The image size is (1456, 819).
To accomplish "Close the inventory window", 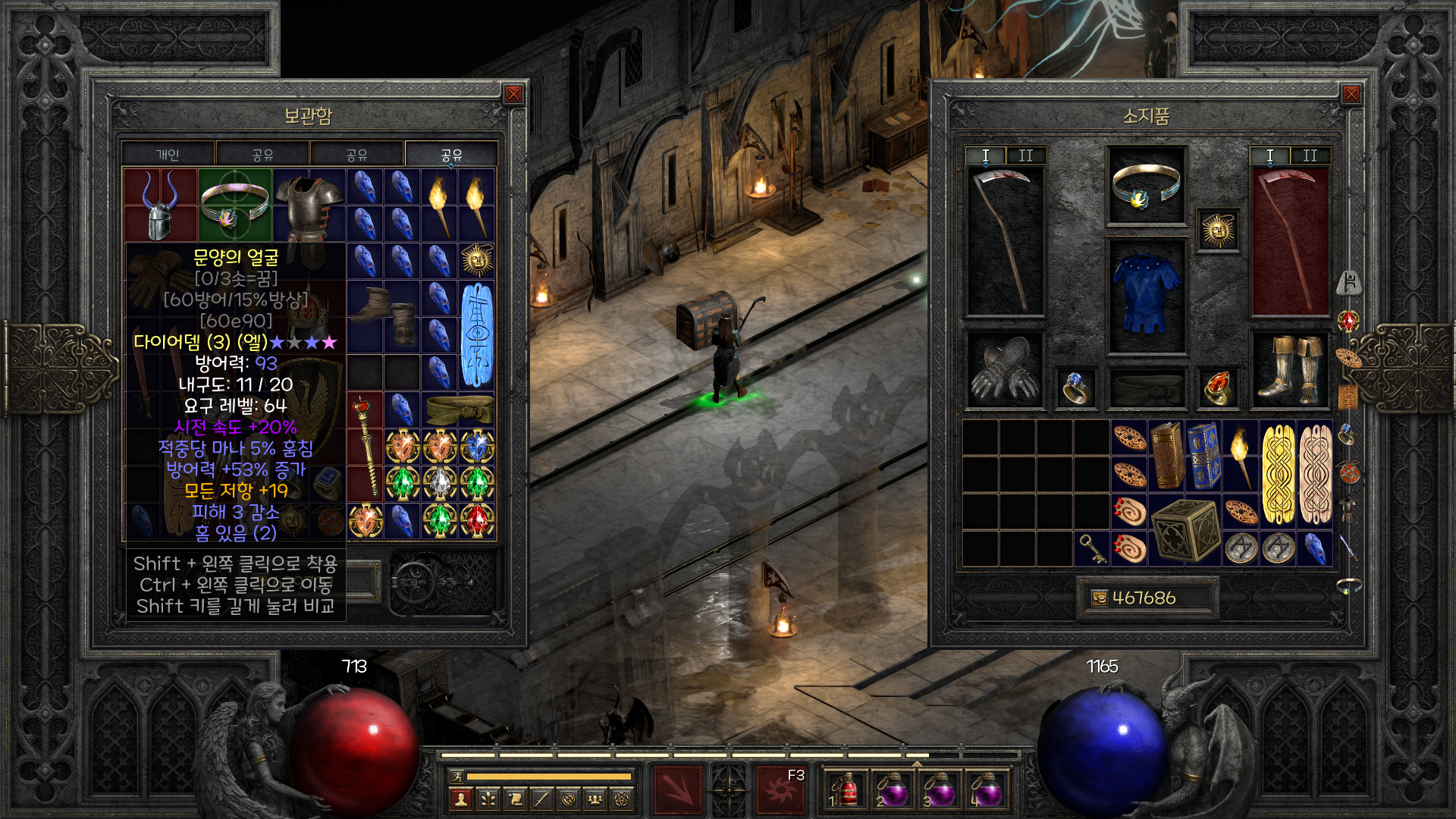I will coord(1351,94).
